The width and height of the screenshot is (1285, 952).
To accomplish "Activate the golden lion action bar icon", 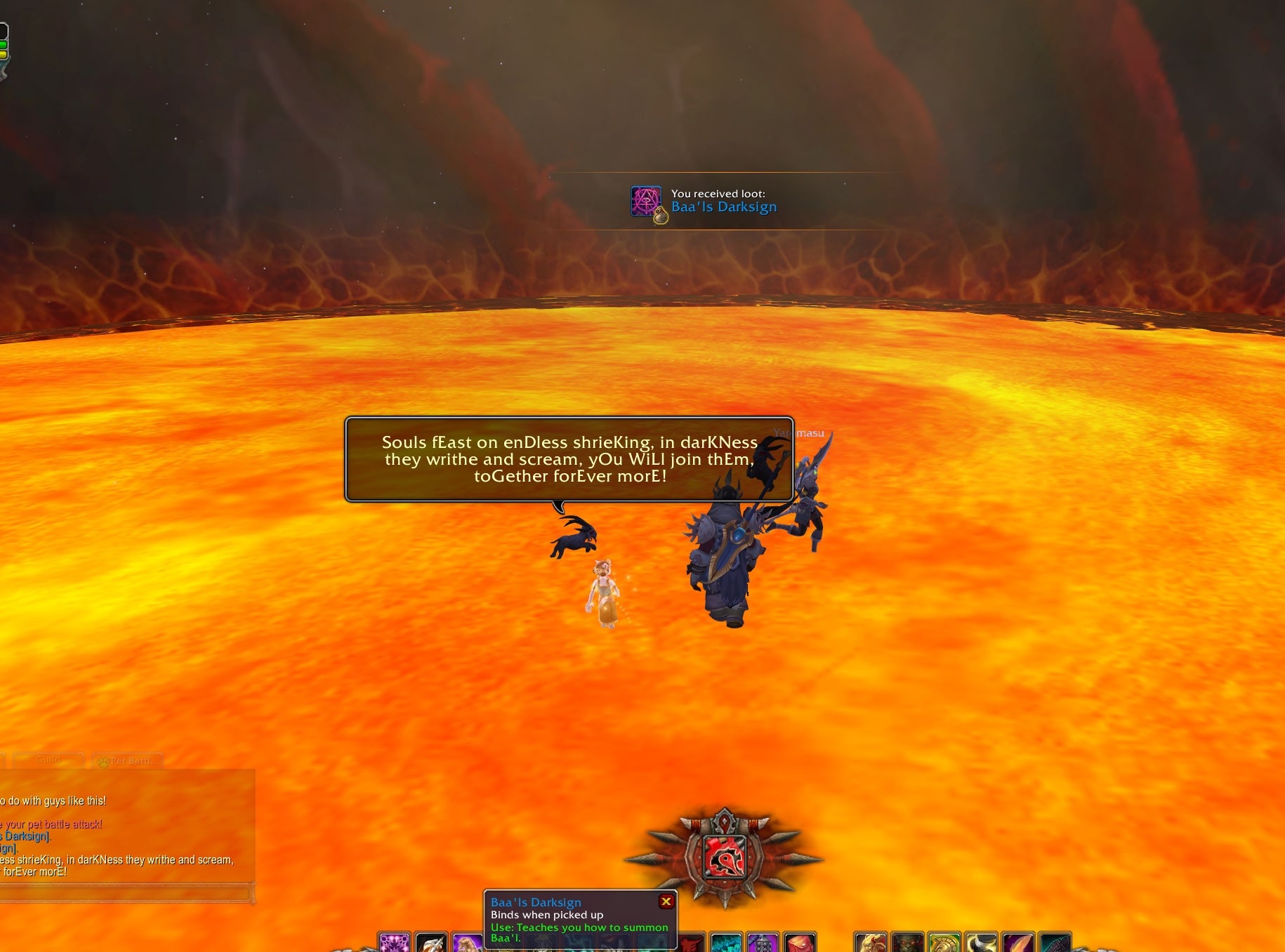I will click(871, 943).
